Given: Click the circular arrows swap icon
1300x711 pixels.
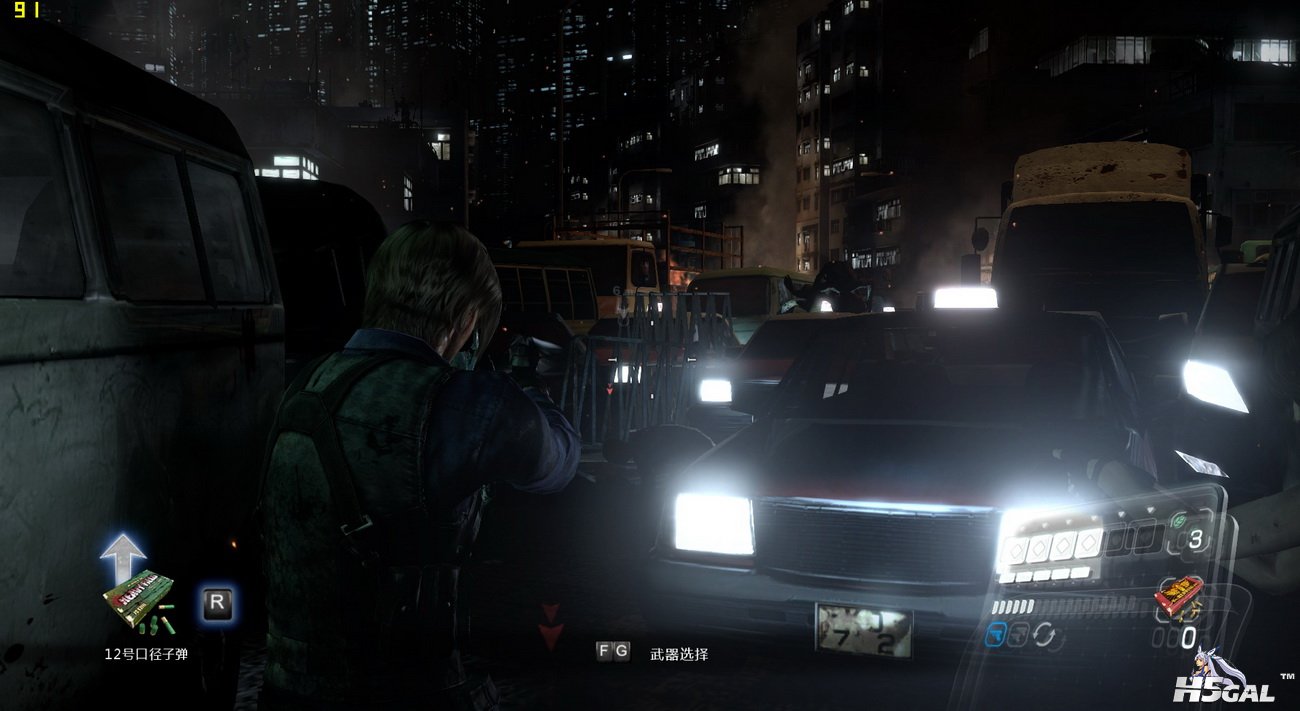Looking at the screenshot, I should [x=1044, y=634].
